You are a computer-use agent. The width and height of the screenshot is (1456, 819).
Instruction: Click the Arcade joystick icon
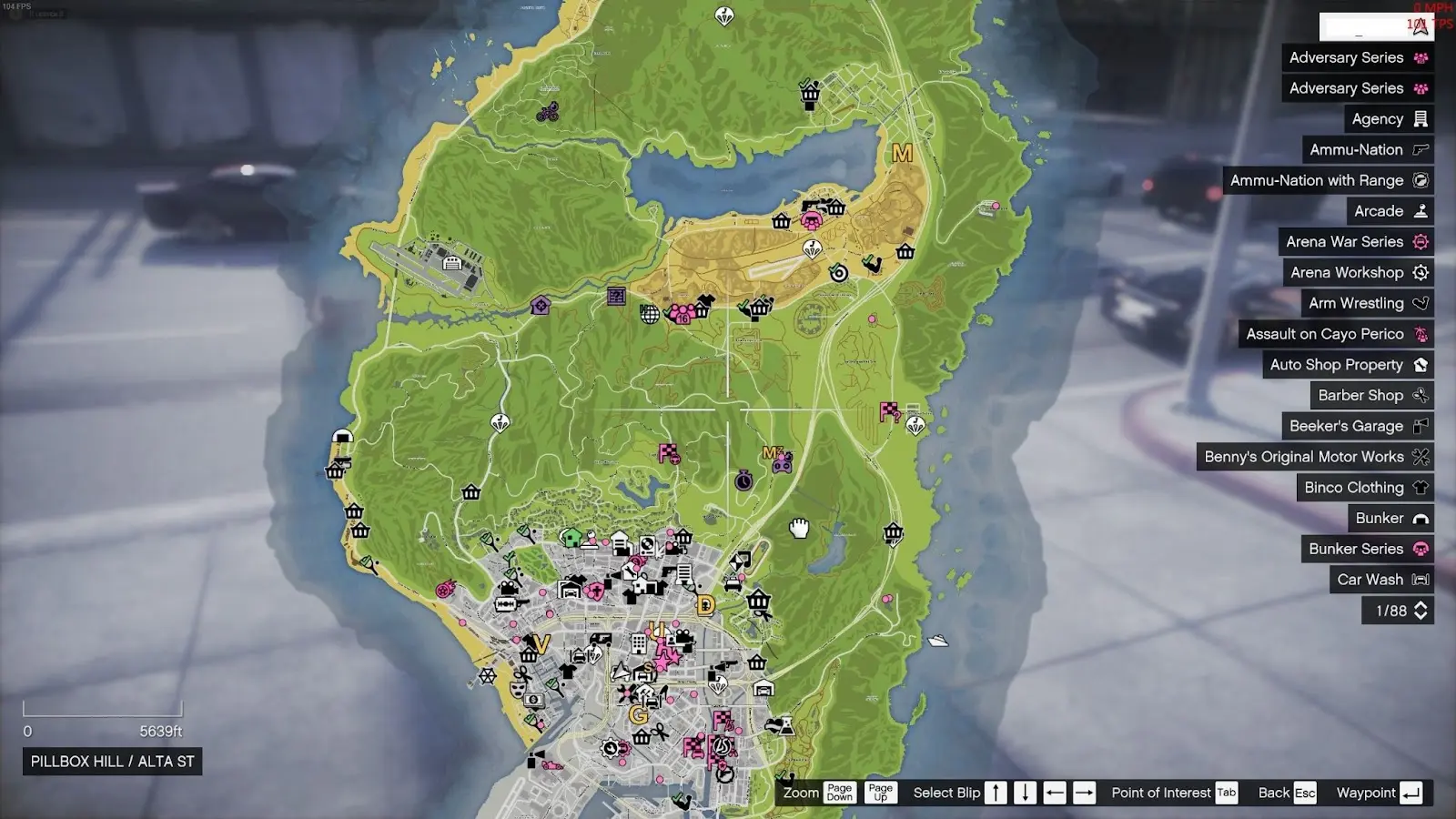click(x=1419, y=210)
